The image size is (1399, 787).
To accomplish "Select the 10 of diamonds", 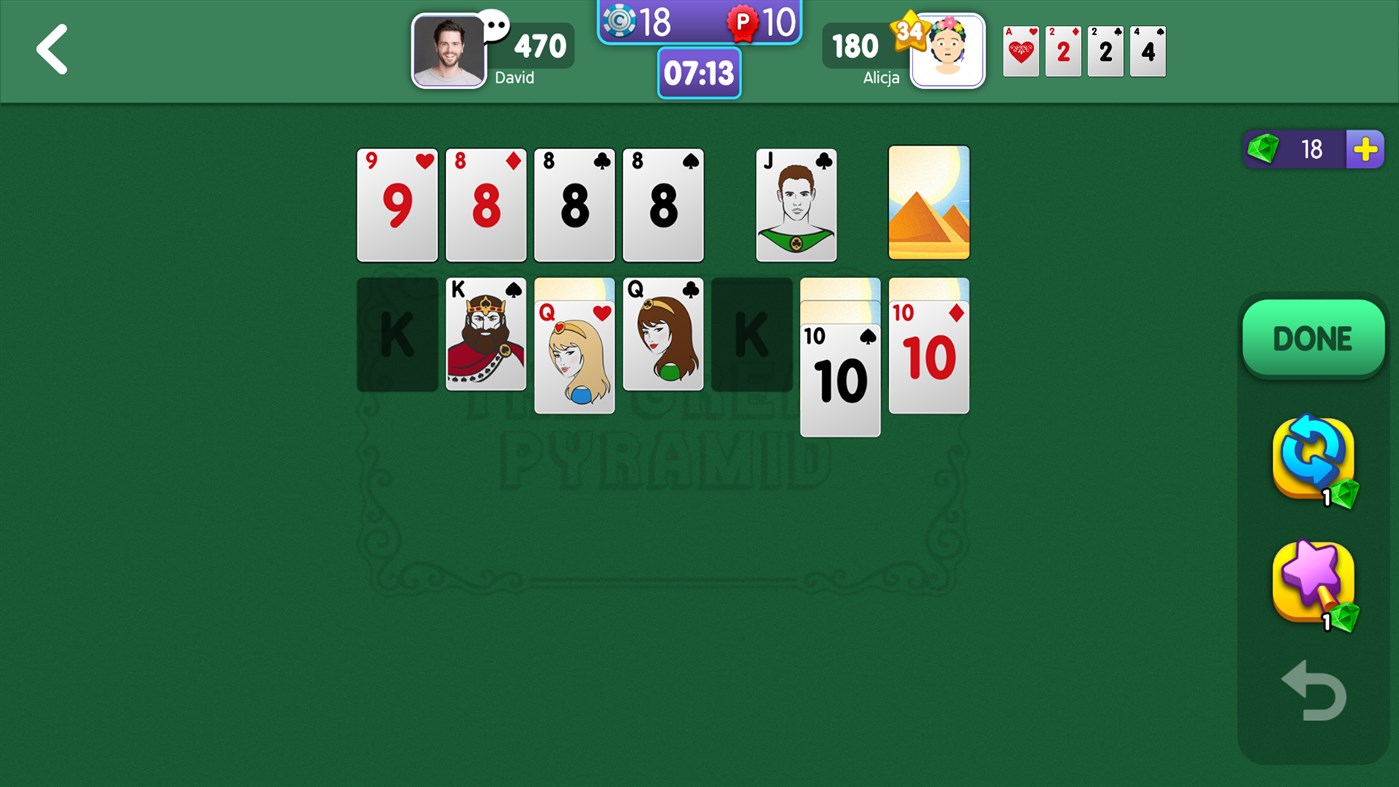I will 928,346.
